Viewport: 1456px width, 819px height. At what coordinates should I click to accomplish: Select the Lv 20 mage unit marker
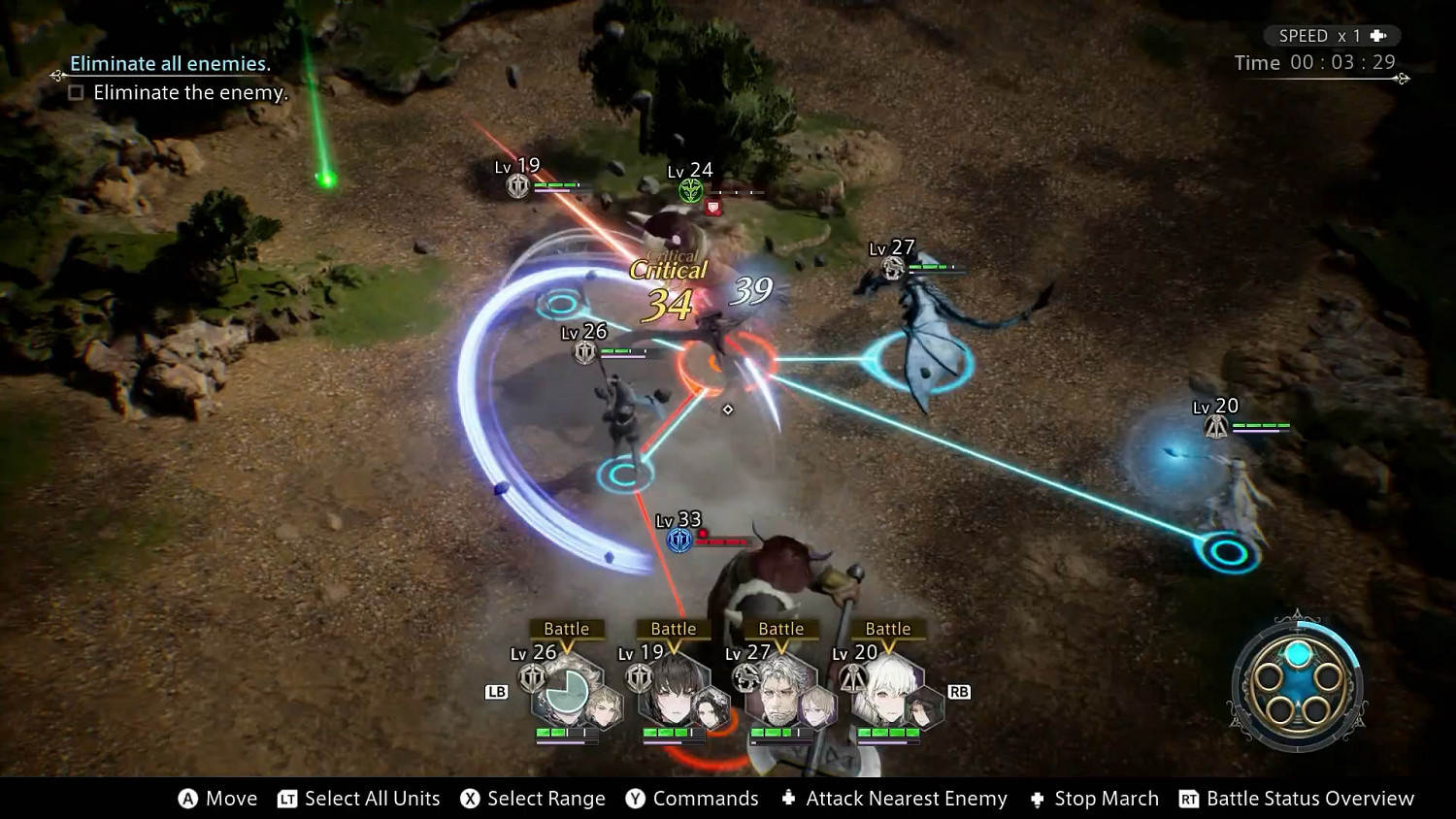pos(1215,425)
